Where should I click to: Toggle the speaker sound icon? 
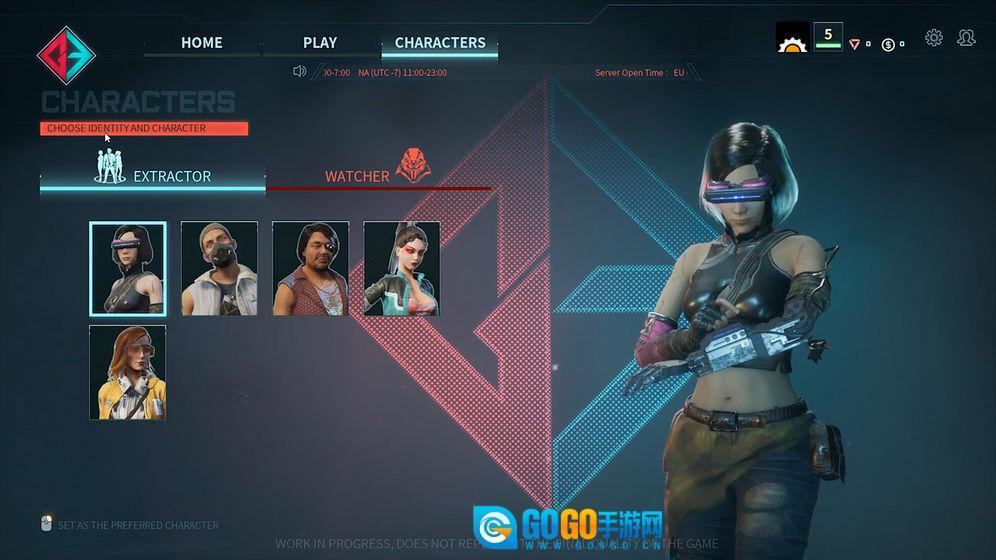299,71
